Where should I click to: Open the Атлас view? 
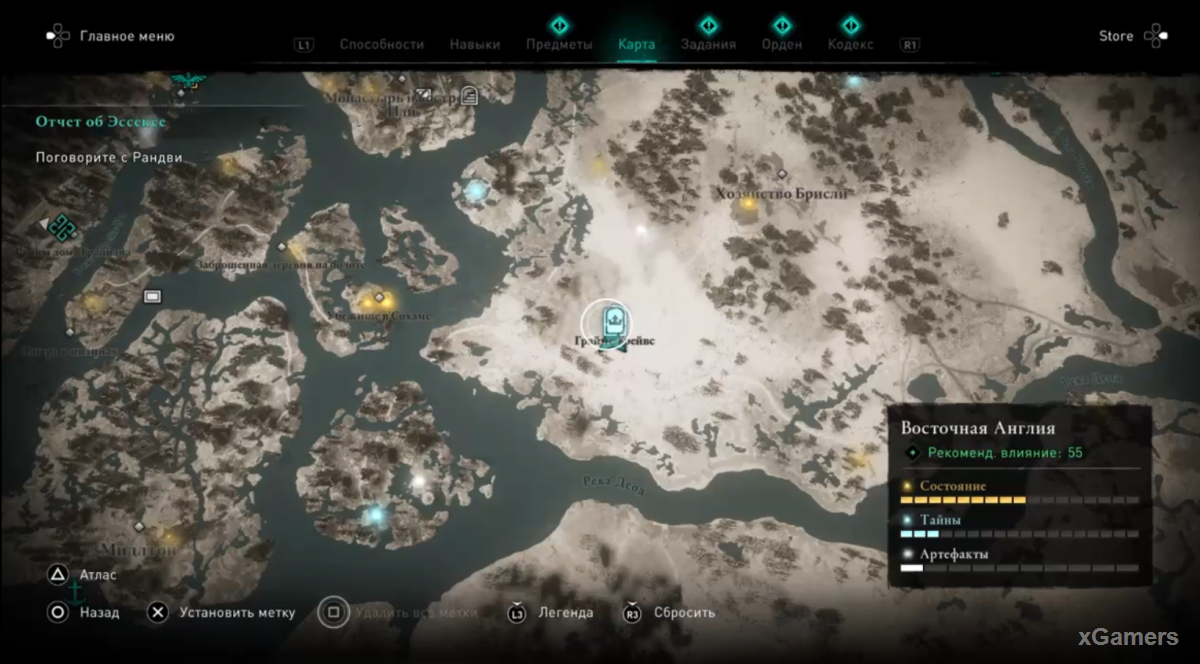click(98, 575)
